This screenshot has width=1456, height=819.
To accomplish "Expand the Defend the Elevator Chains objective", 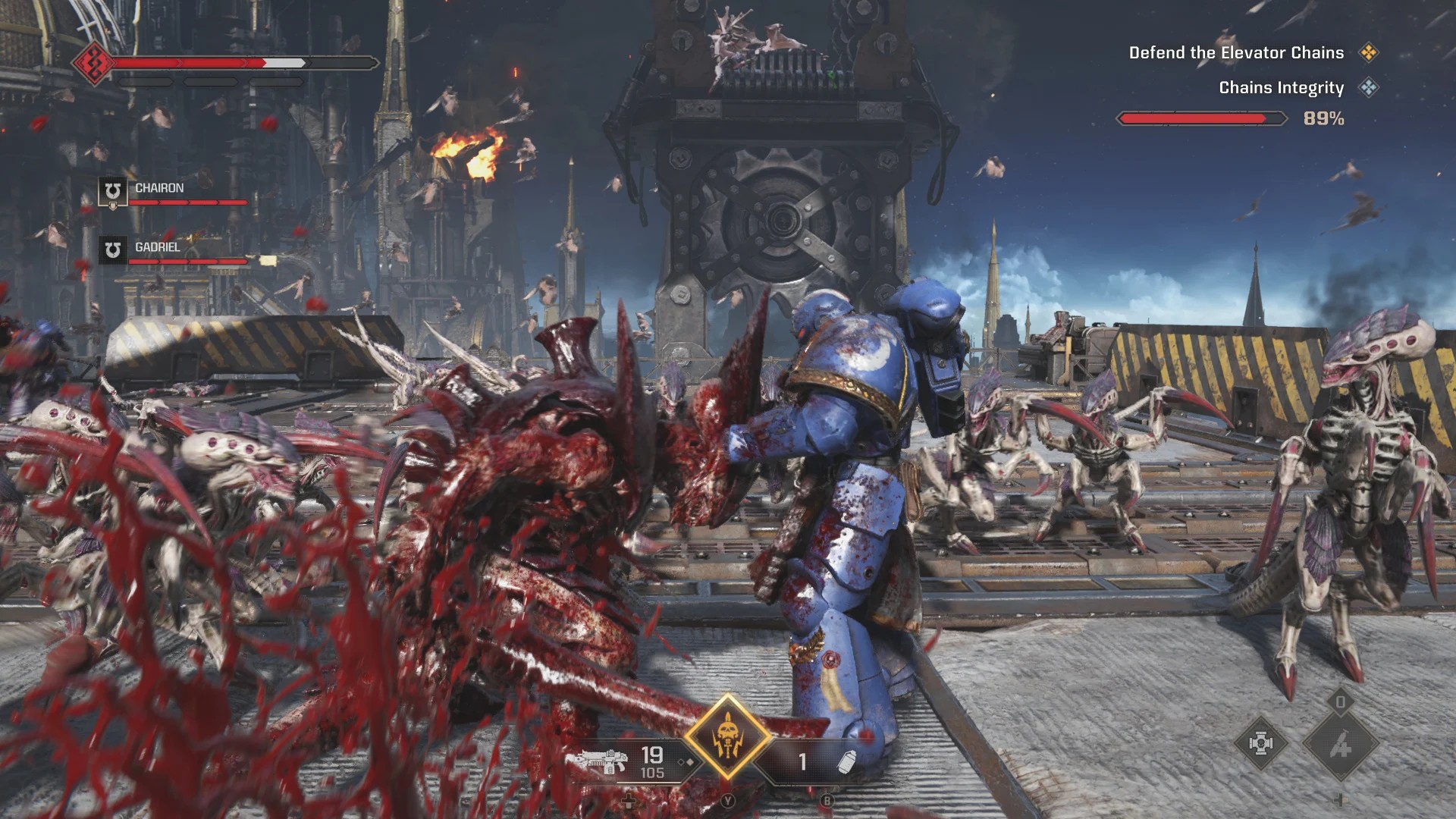I will 1236,53.
